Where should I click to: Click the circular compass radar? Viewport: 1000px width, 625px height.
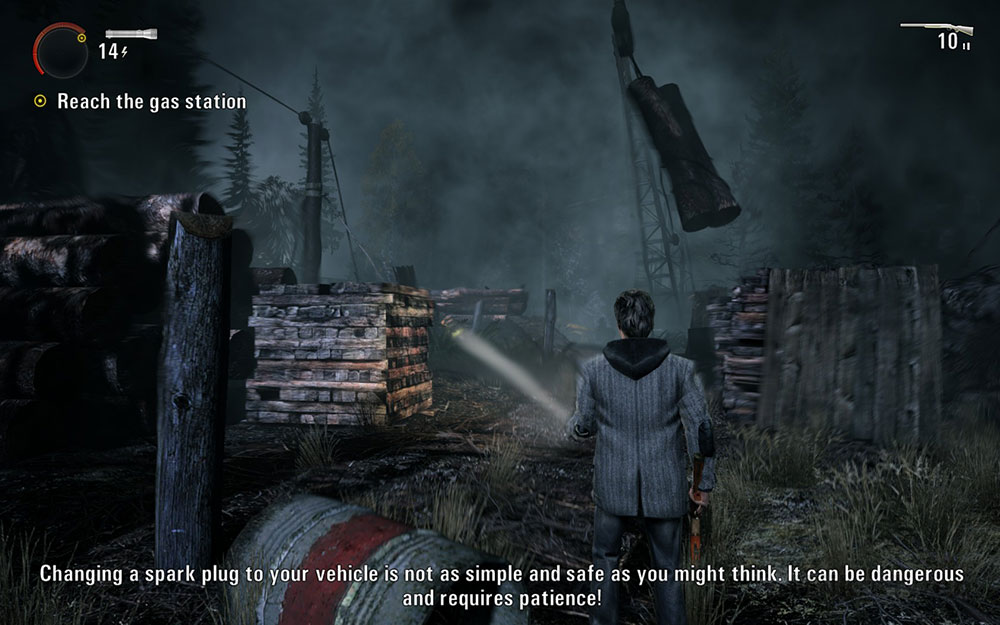coord(62,50)
